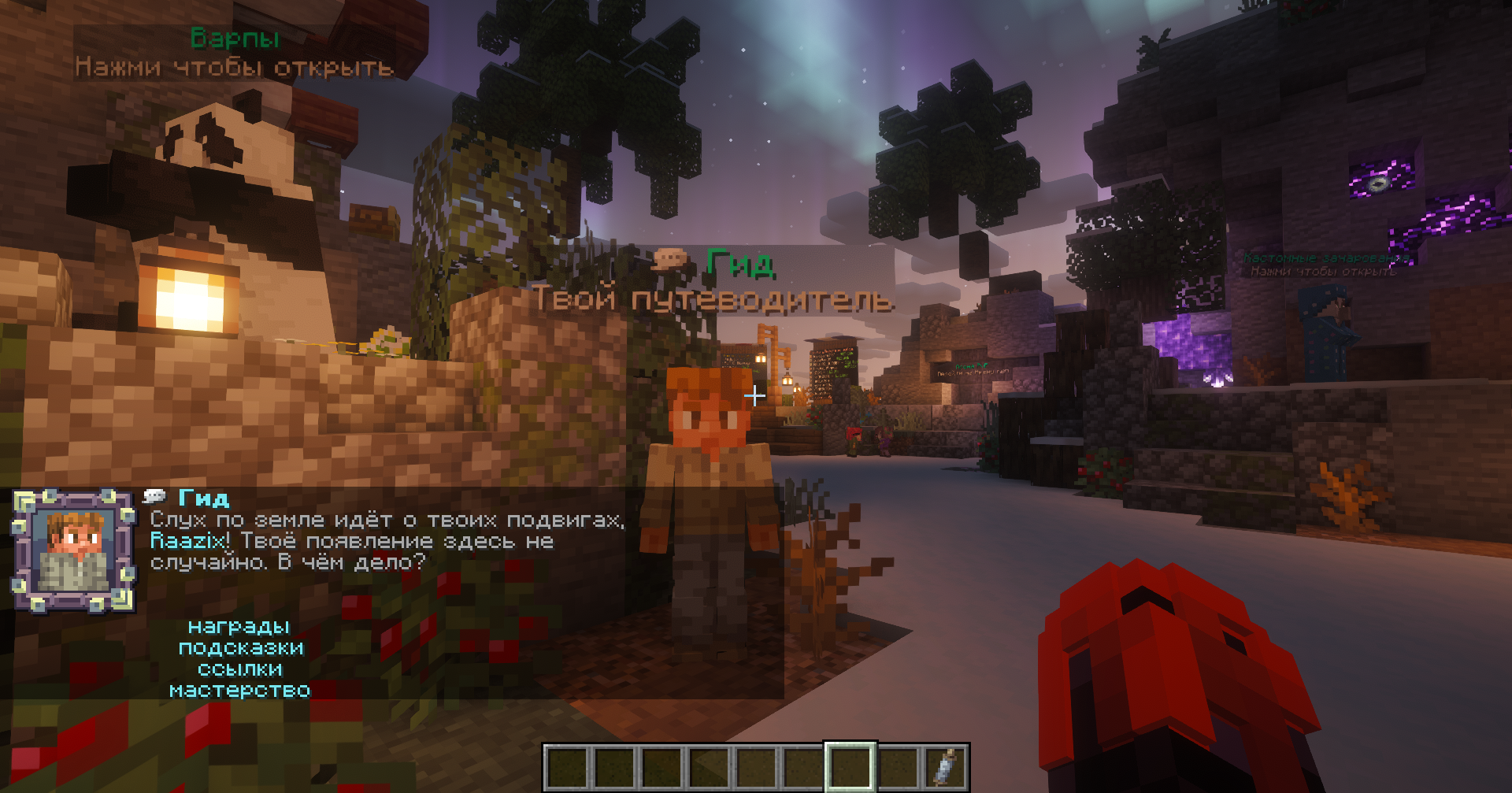Viewport: 1512px width, 793px height.
Task: Select the "подсказки" reply
Action: (x=241, y=648)
